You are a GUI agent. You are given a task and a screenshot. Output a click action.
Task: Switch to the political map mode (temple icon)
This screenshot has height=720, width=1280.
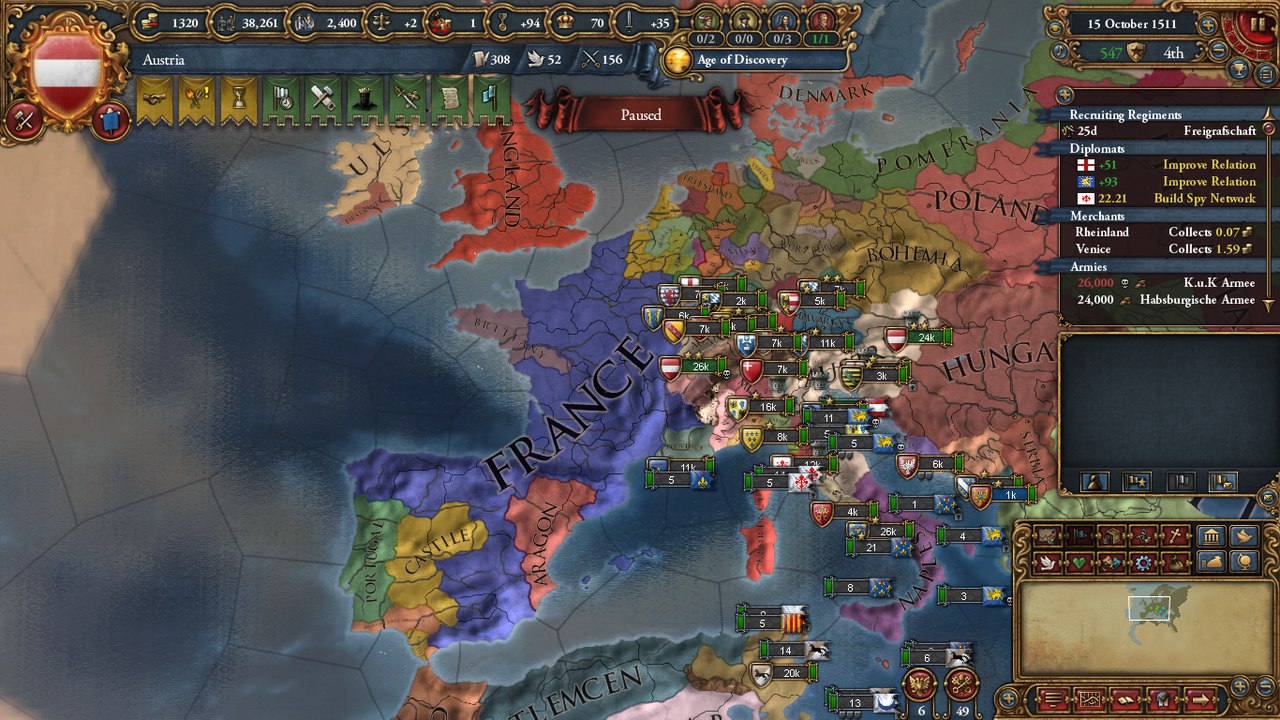coord(1211,537)
